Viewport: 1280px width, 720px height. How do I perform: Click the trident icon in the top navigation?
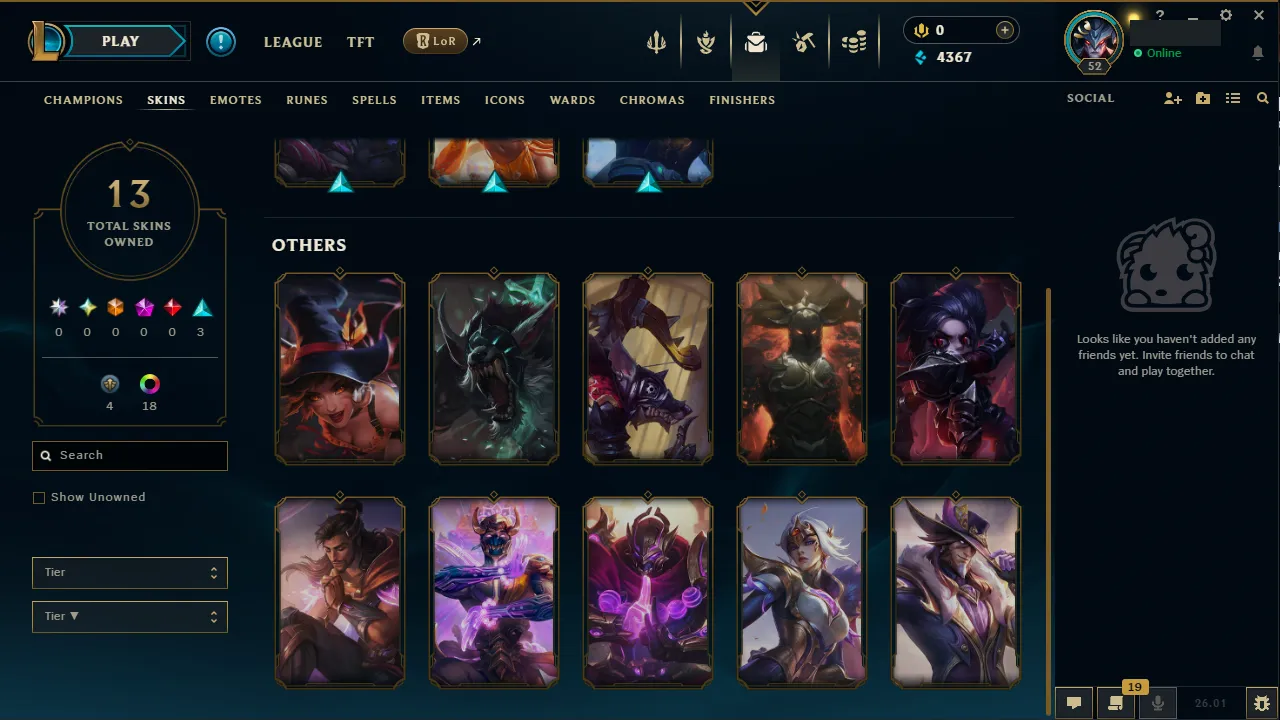655,41
